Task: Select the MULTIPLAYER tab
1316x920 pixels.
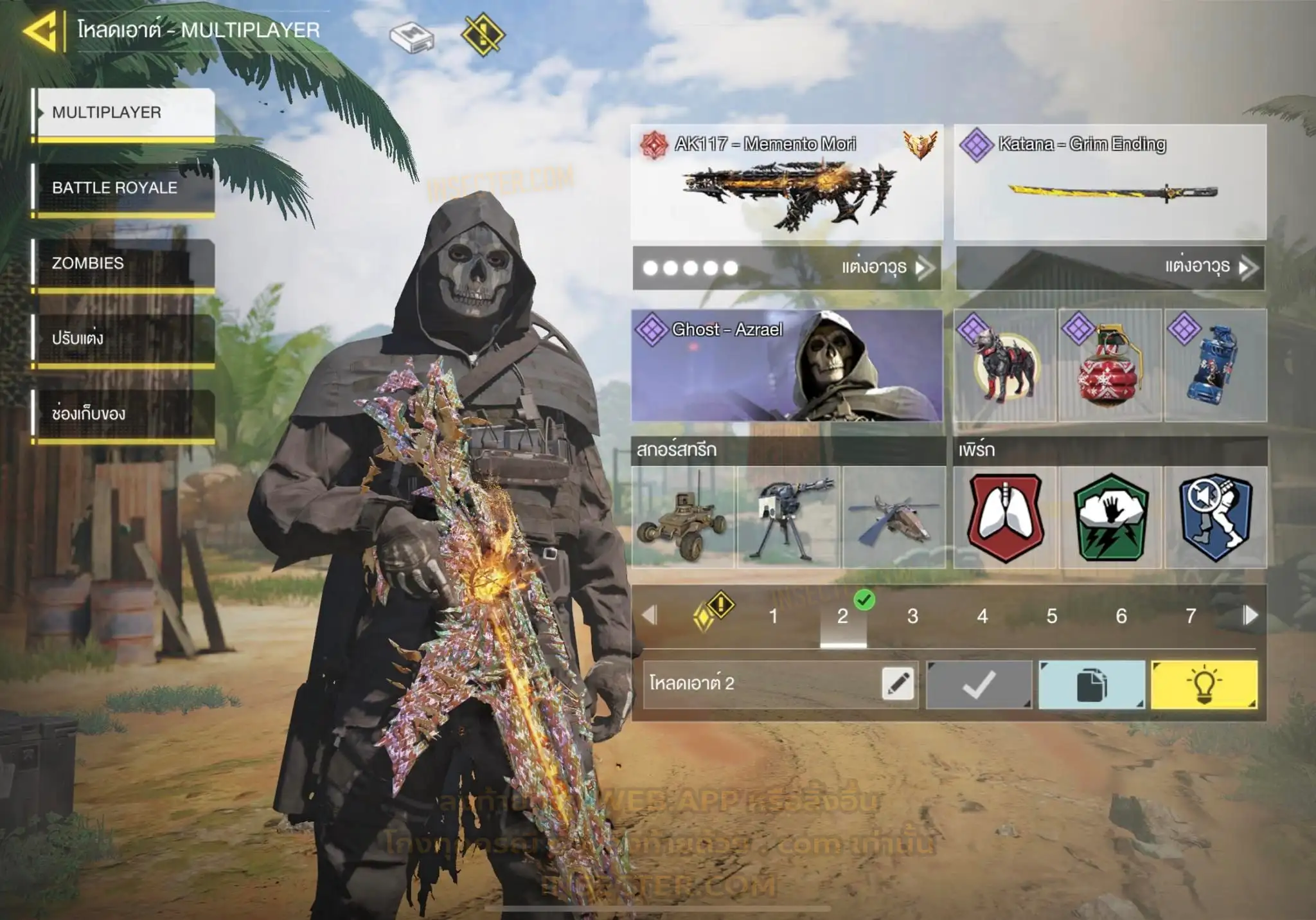Action: (123, 113)
